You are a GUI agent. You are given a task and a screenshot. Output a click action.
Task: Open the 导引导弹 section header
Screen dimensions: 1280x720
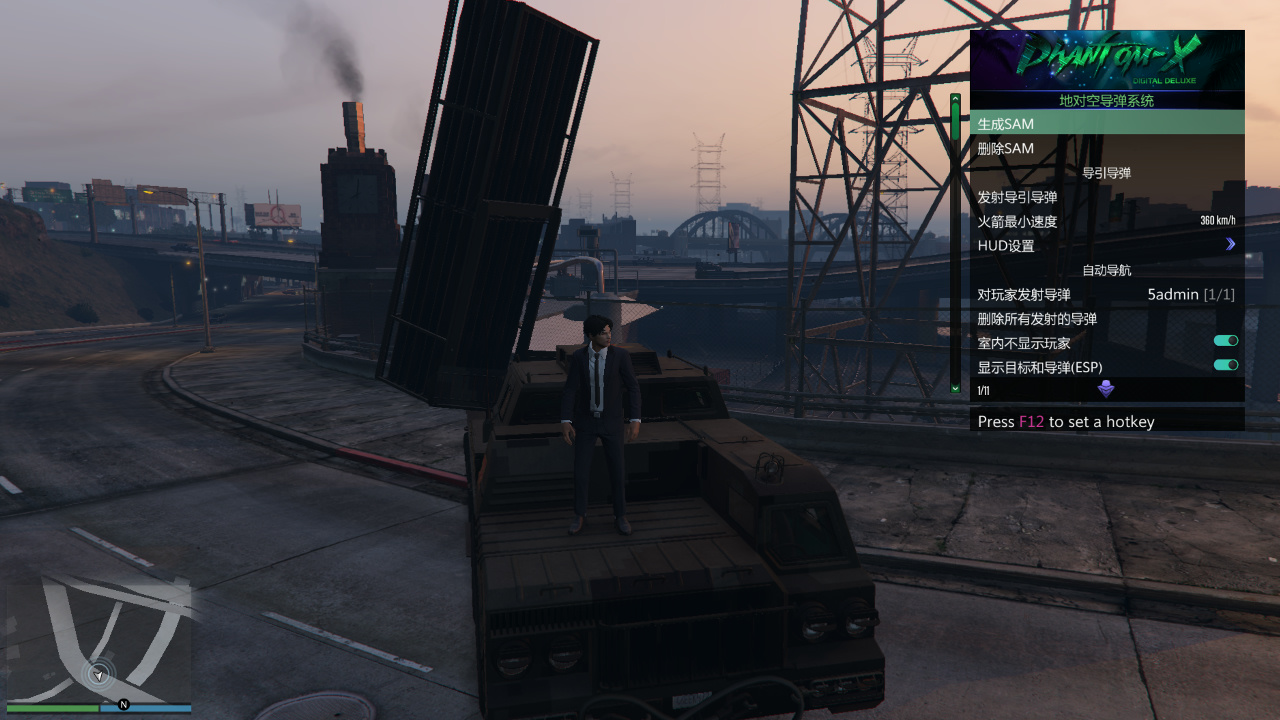pos(1106,172)
